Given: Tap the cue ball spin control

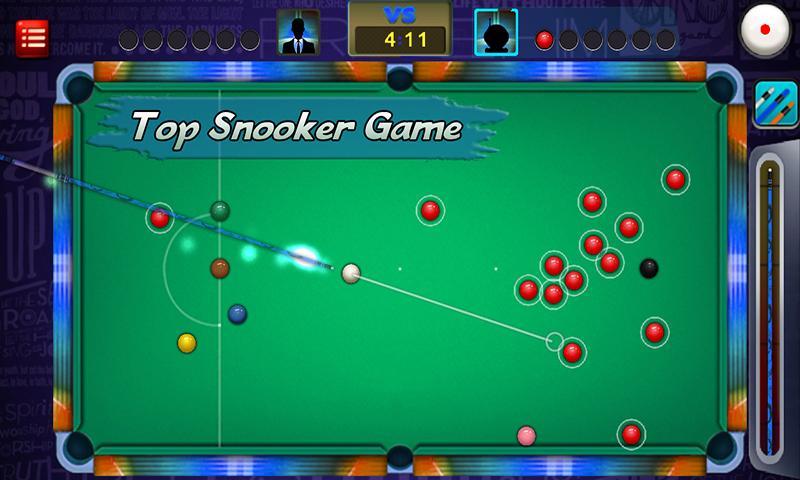Looking at the screenshot, I should coord(764,32).
